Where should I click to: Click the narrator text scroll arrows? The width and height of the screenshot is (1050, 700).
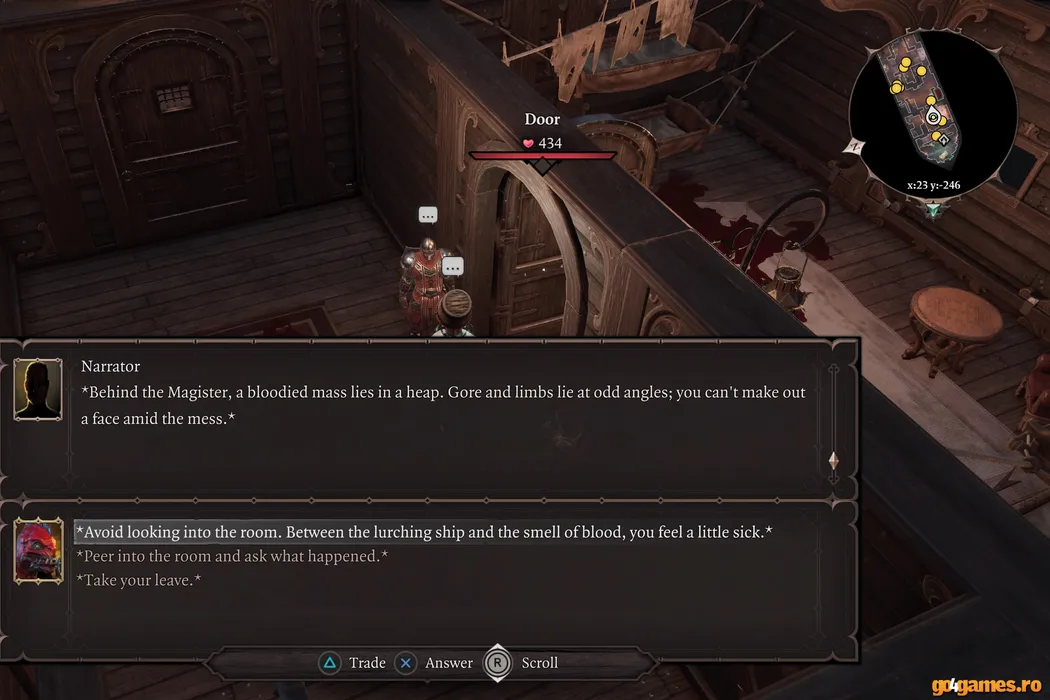833,461
